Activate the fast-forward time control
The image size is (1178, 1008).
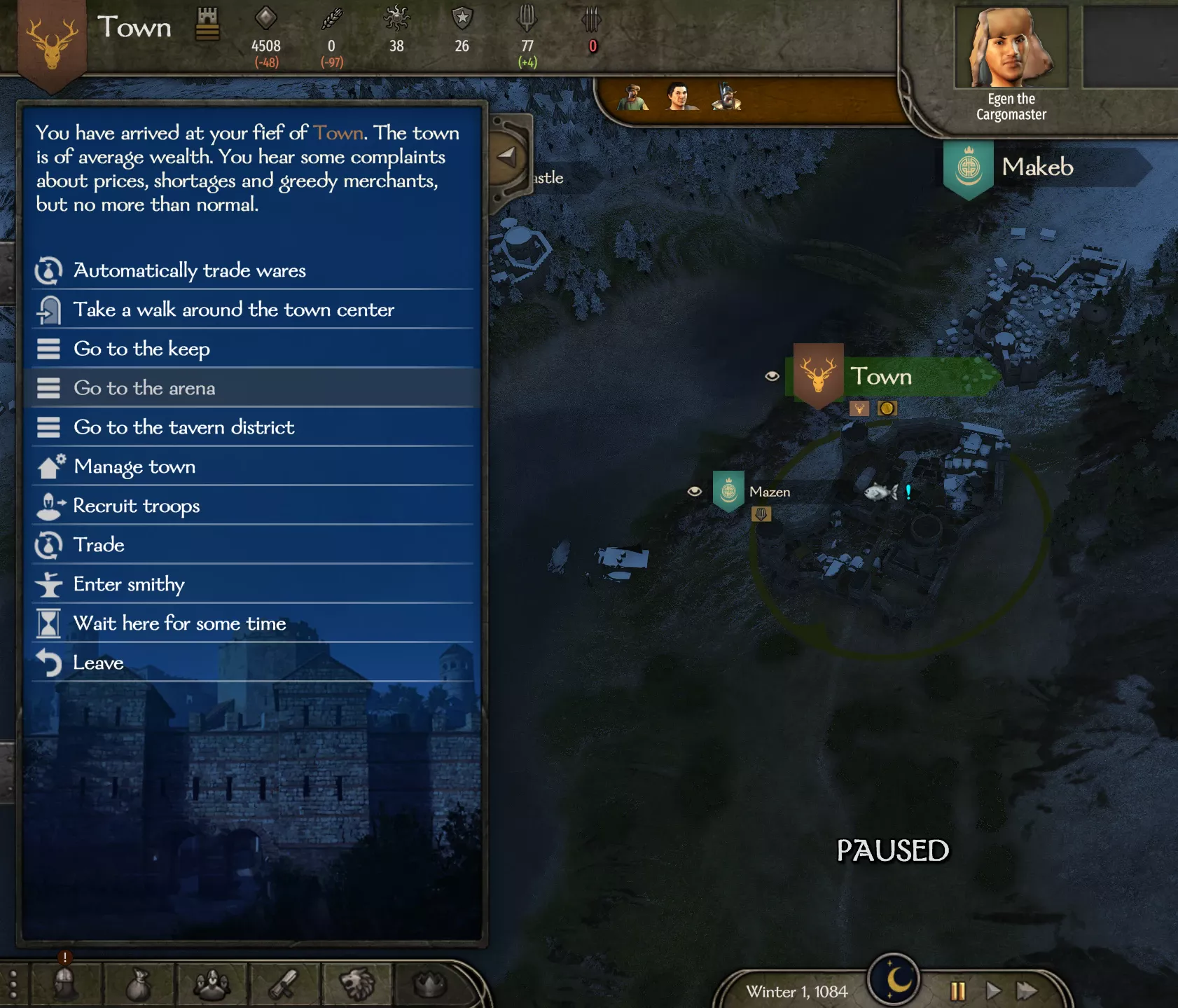(x=1027, y=991)
